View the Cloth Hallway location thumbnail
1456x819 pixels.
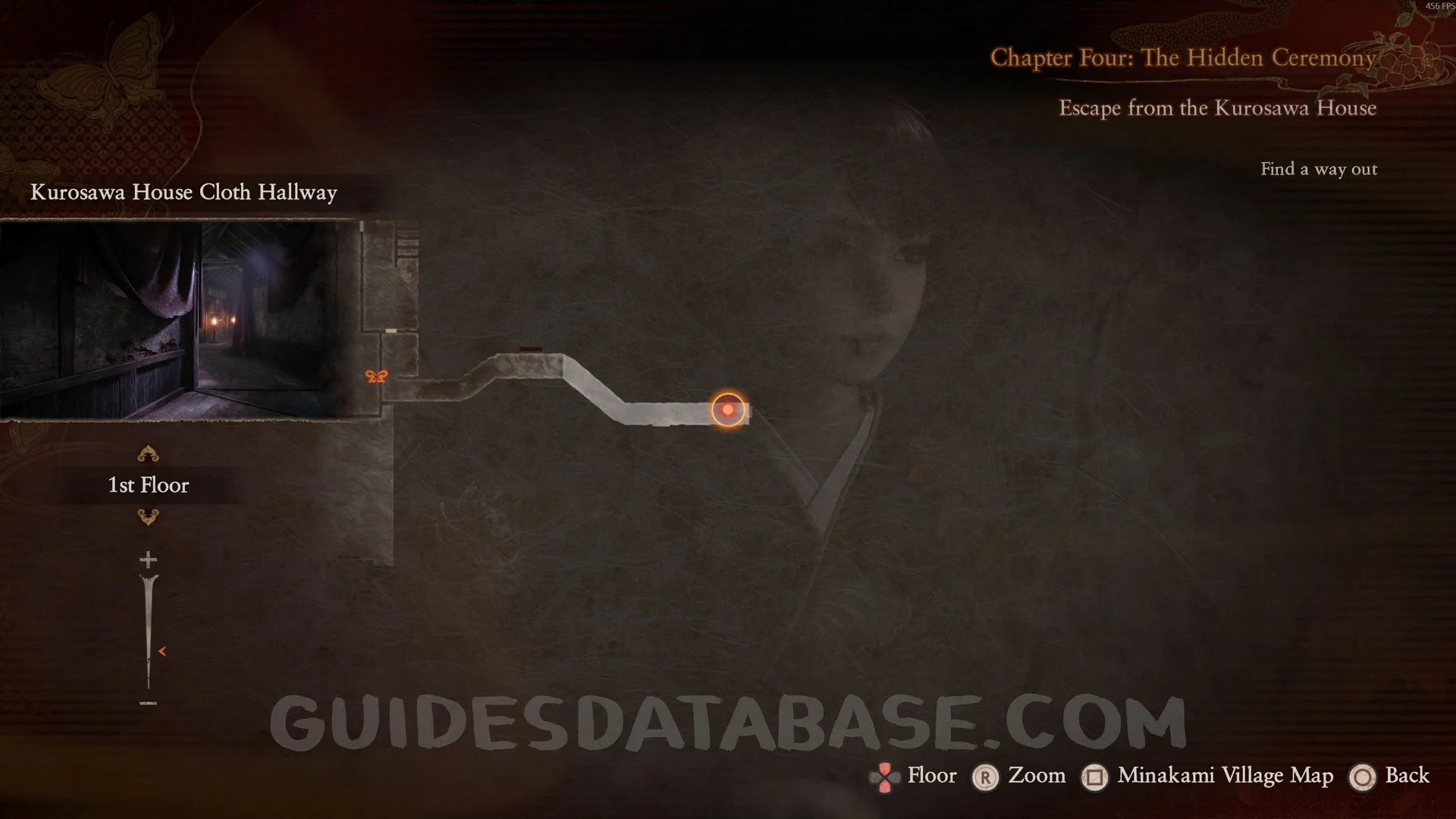click(x=179, y=319)
